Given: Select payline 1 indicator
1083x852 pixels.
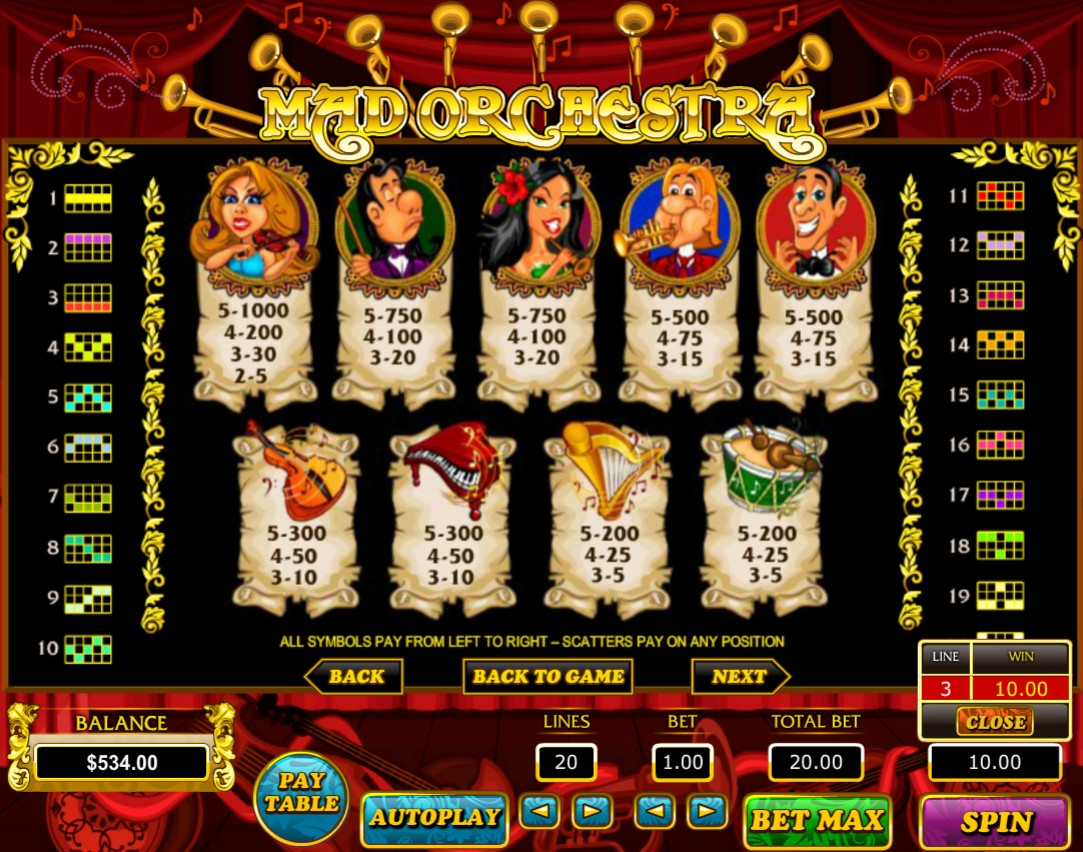Looking at the screenshot, I should (88, 198).
